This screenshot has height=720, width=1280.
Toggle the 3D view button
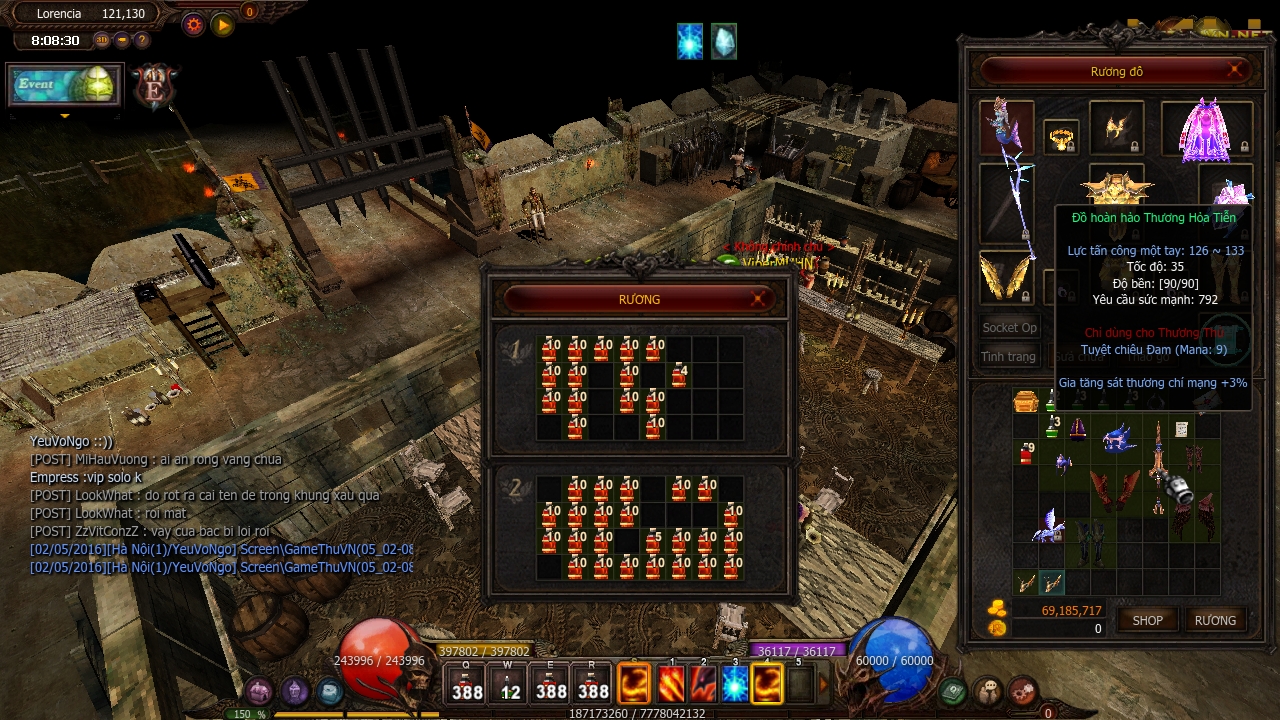tap(102, 40)
